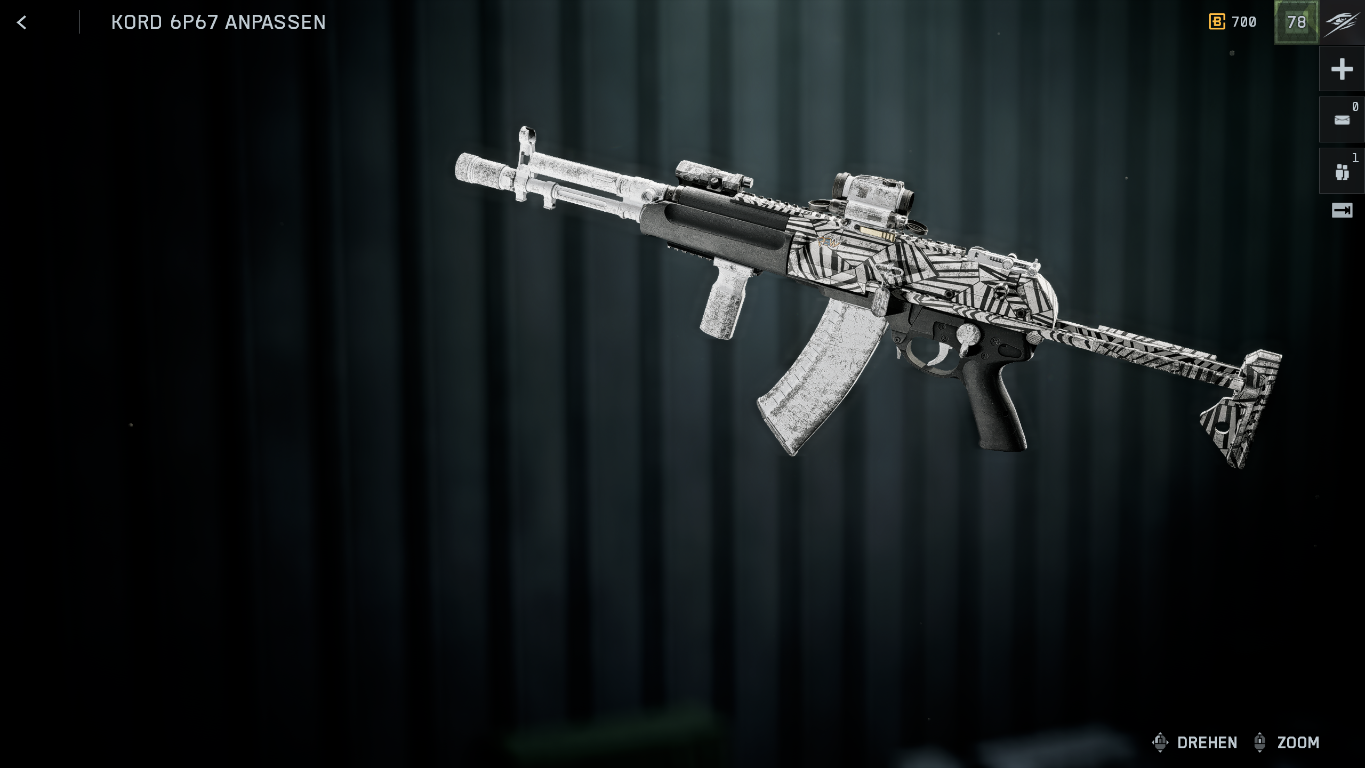Open the social menu with the plus icon
Screen dimensions: 1365x768
(x=1341, y=68)
